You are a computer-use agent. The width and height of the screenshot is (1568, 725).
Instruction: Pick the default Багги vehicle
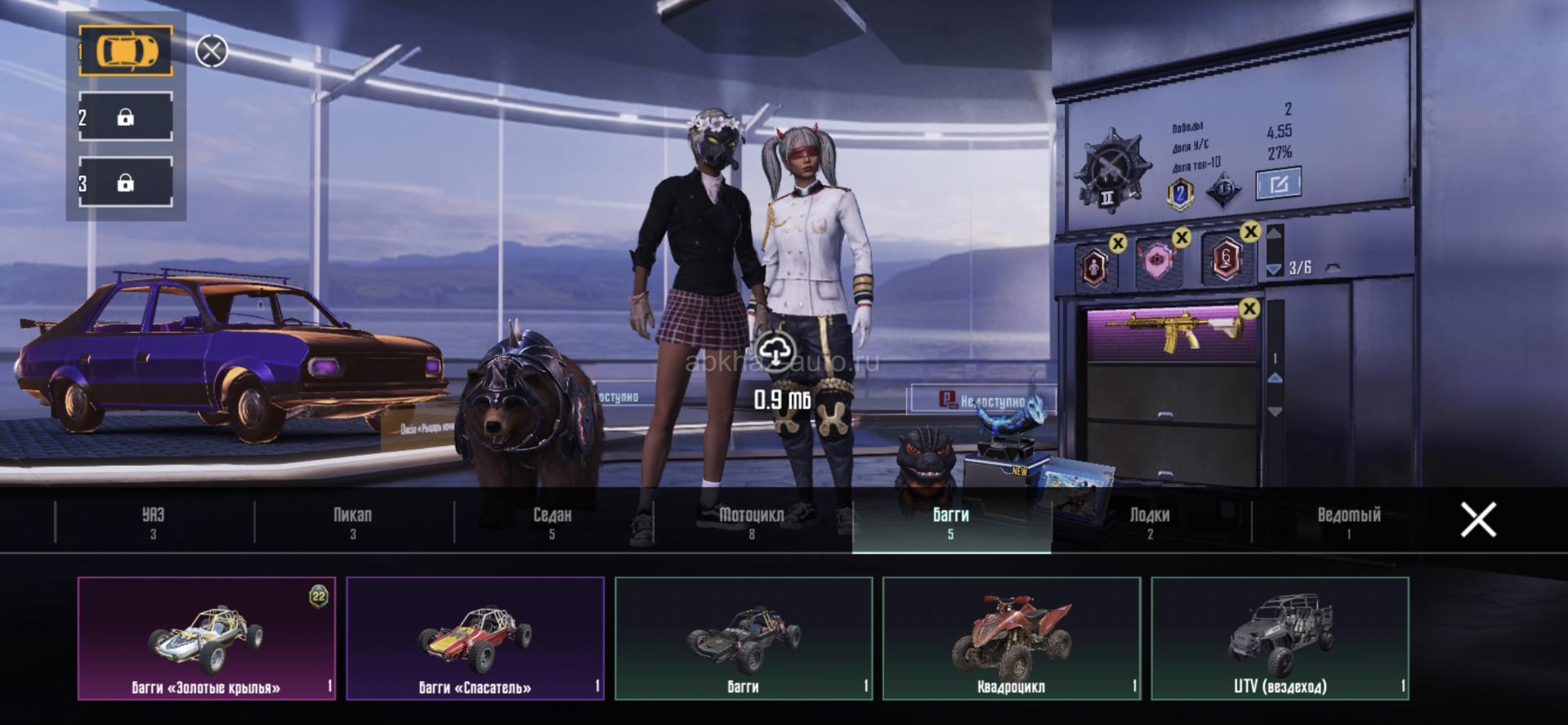click(744, 638)
